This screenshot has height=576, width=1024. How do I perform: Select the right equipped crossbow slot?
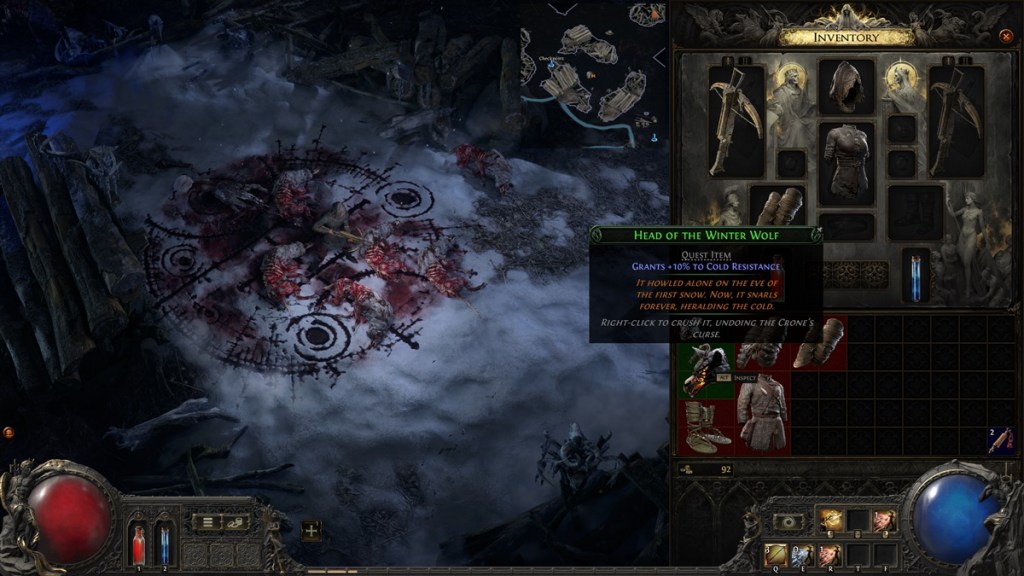[x=956, y=121]
